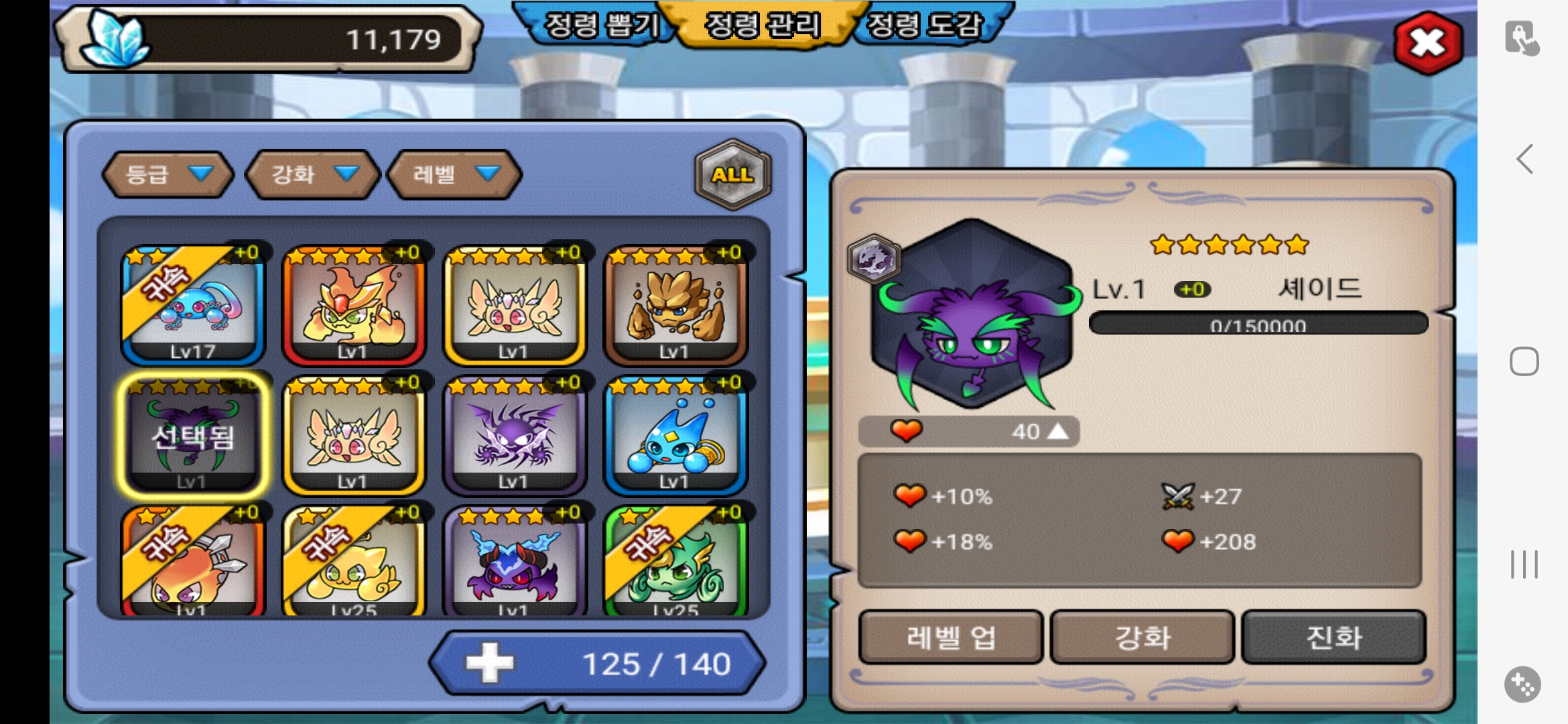1568x724 pixels.
Task: Expand the 강화 sort dropdown
Action: coord(313,174)
